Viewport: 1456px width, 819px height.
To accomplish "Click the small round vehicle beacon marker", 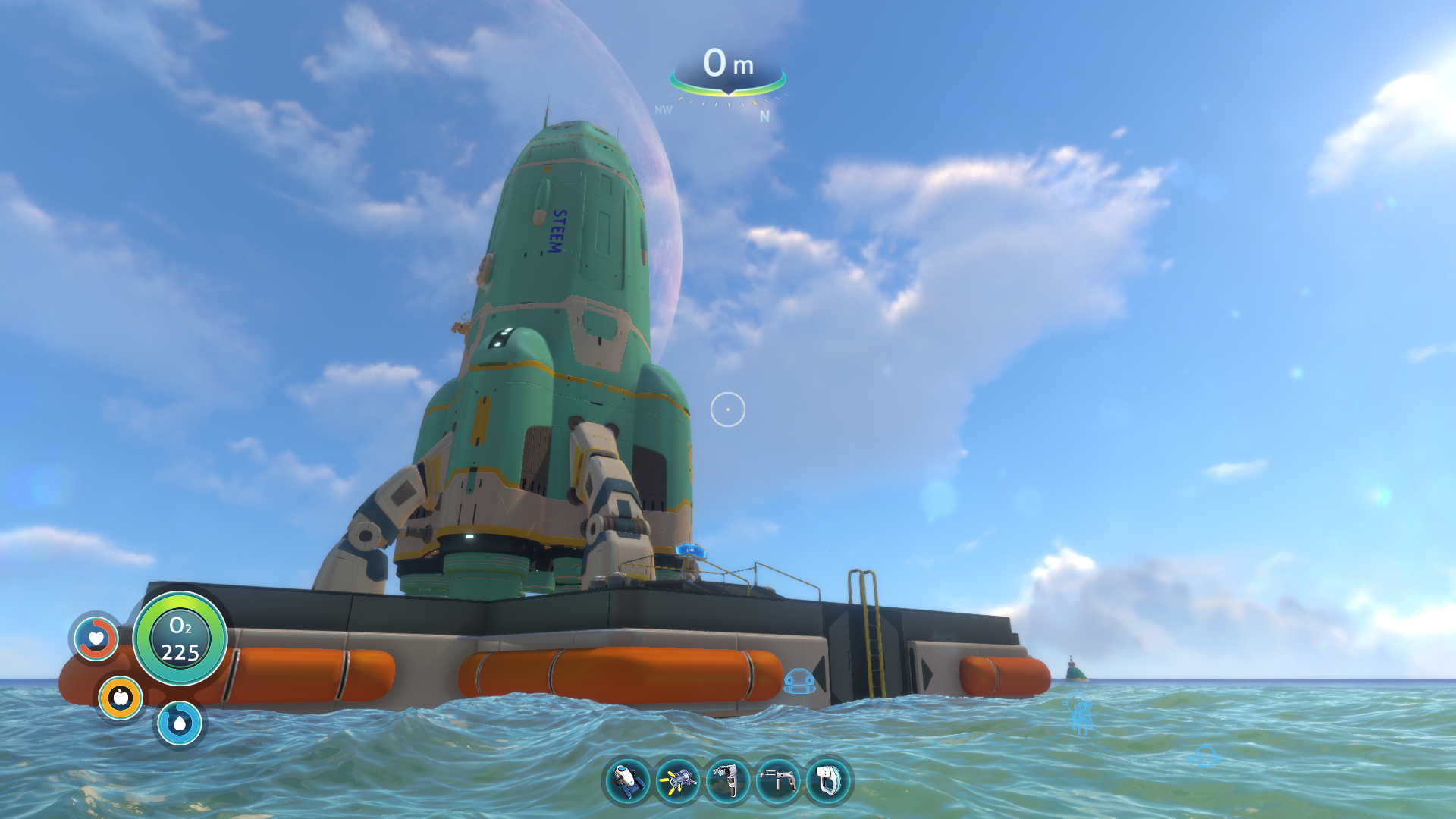I will pyautogui.click(x=1204, y=755).
